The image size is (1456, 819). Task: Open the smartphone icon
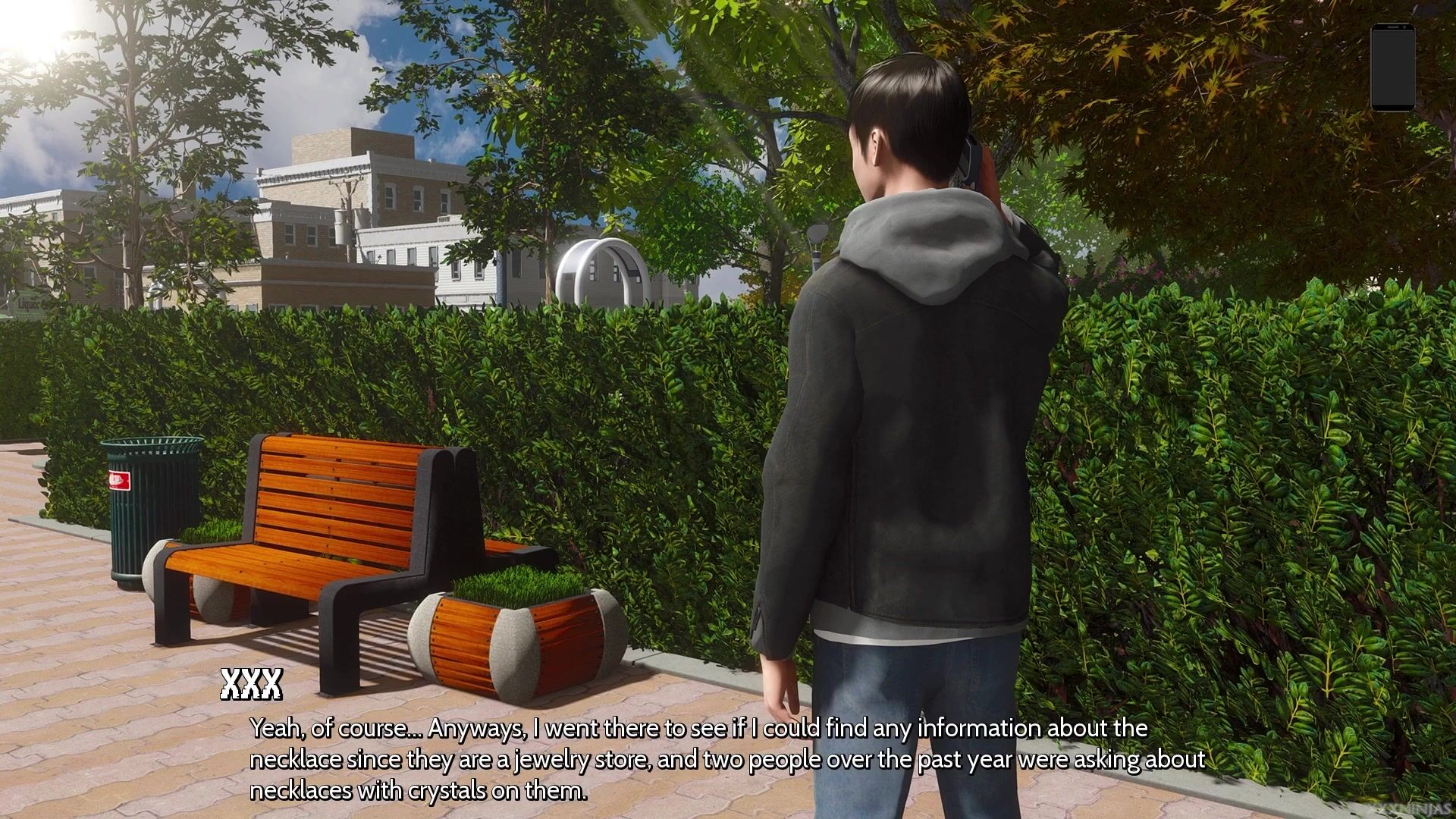coord(1392,67)
